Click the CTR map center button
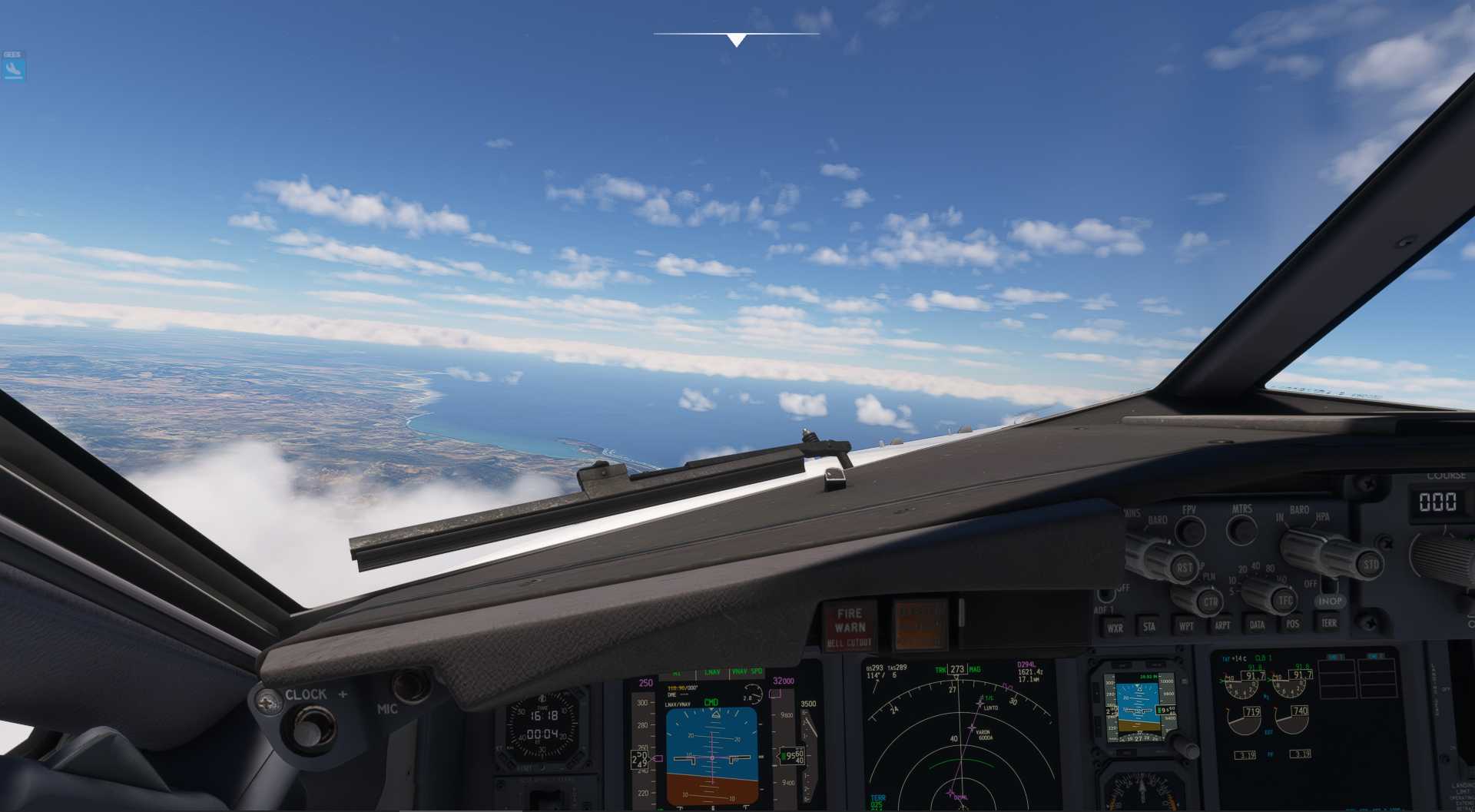The width and height of the screenshot is (1475, 812). point(1210,601)
